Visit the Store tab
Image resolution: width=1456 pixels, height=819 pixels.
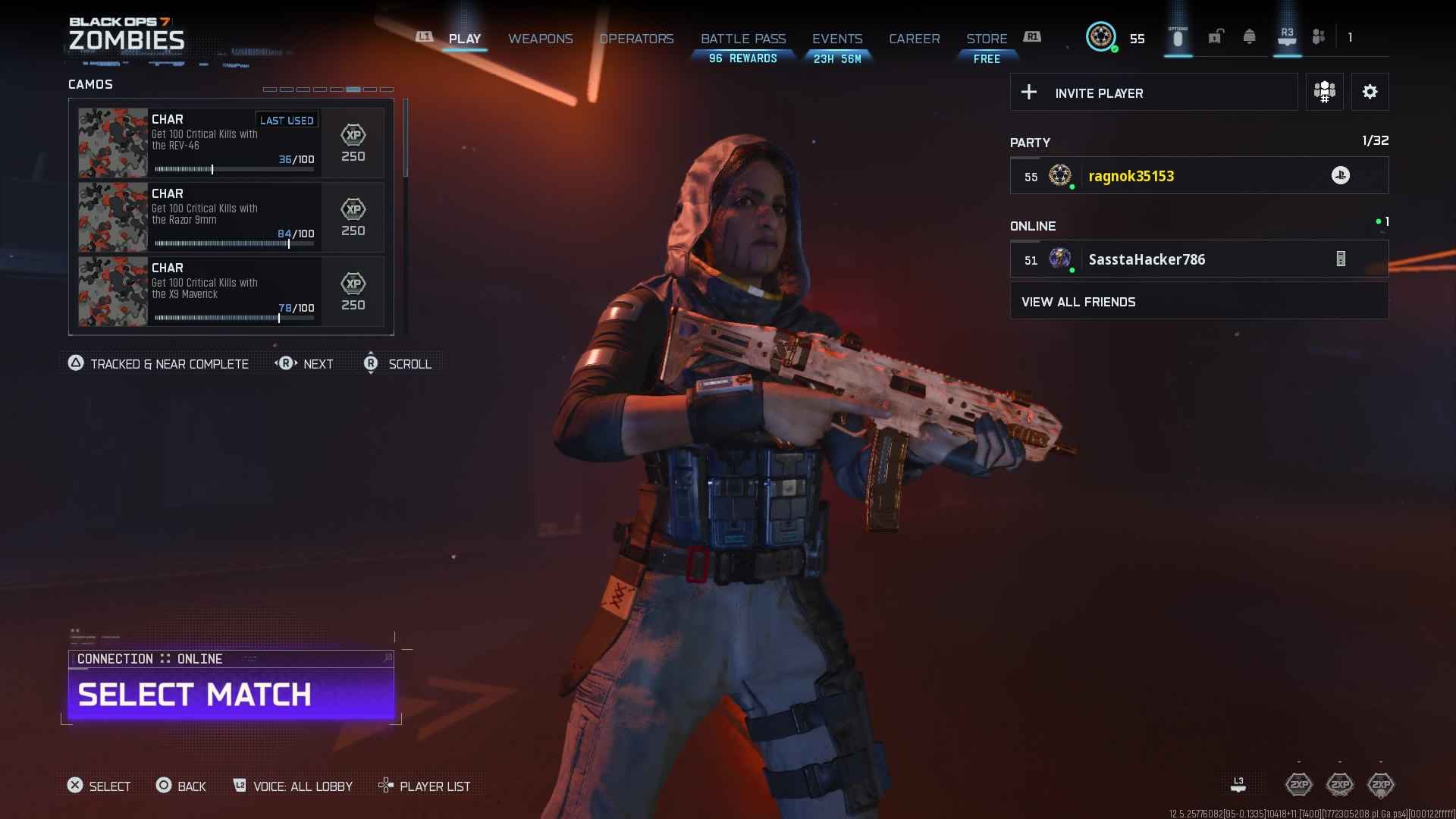(x=987, y=39)
